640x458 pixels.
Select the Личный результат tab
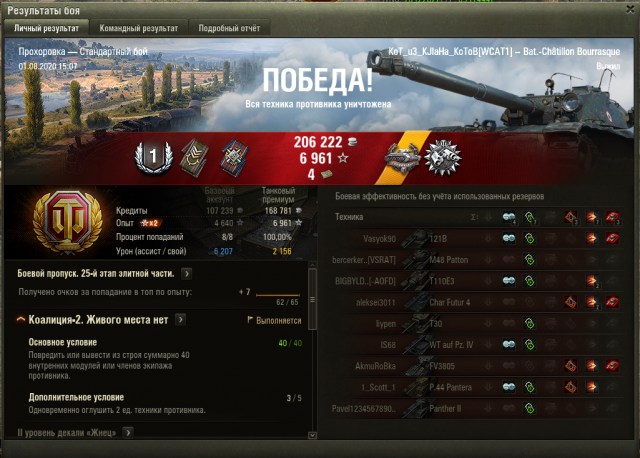coord(45,28)
